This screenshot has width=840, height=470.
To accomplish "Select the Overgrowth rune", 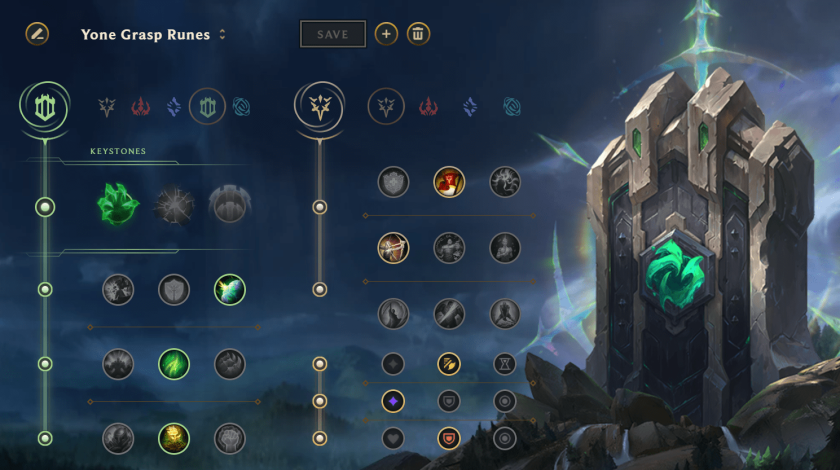I will (x=118, y=438).
